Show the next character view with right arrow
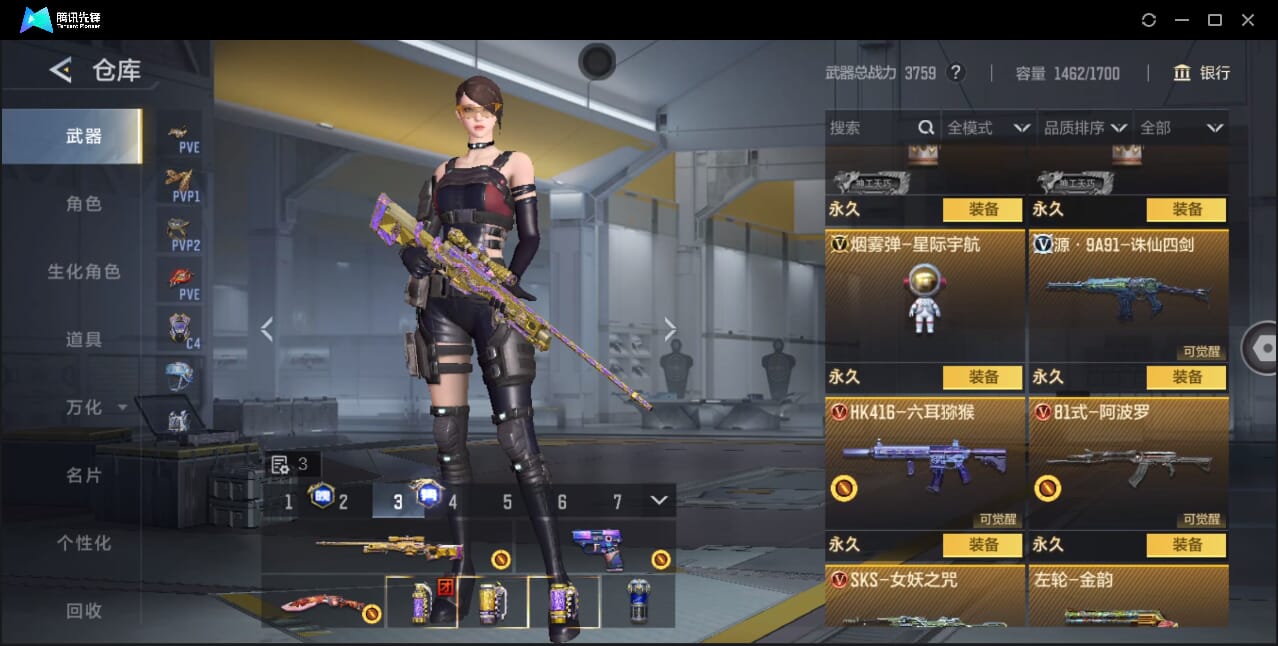Viewport: 1278px width, 646px height. point(670,329)
